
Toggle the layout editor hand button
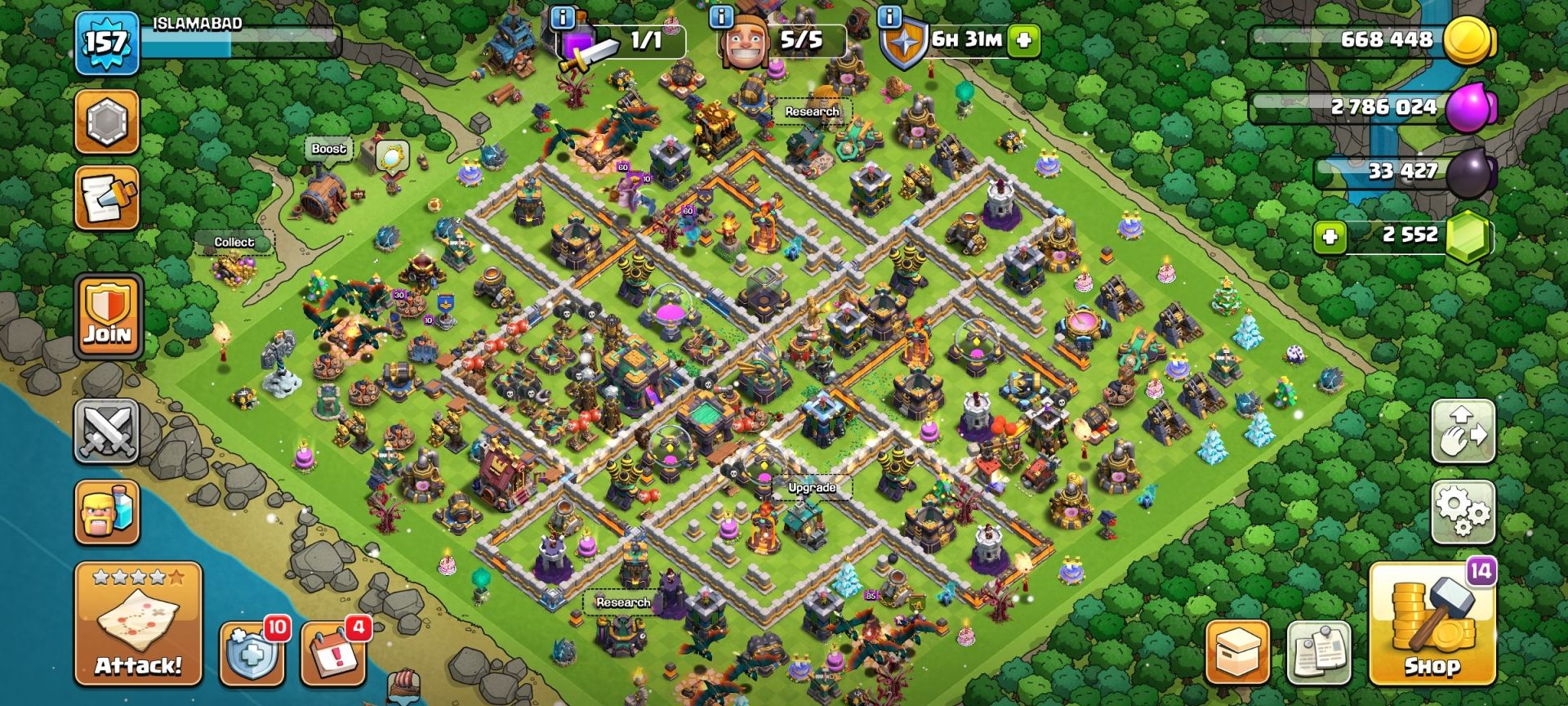pos(1463,431)
